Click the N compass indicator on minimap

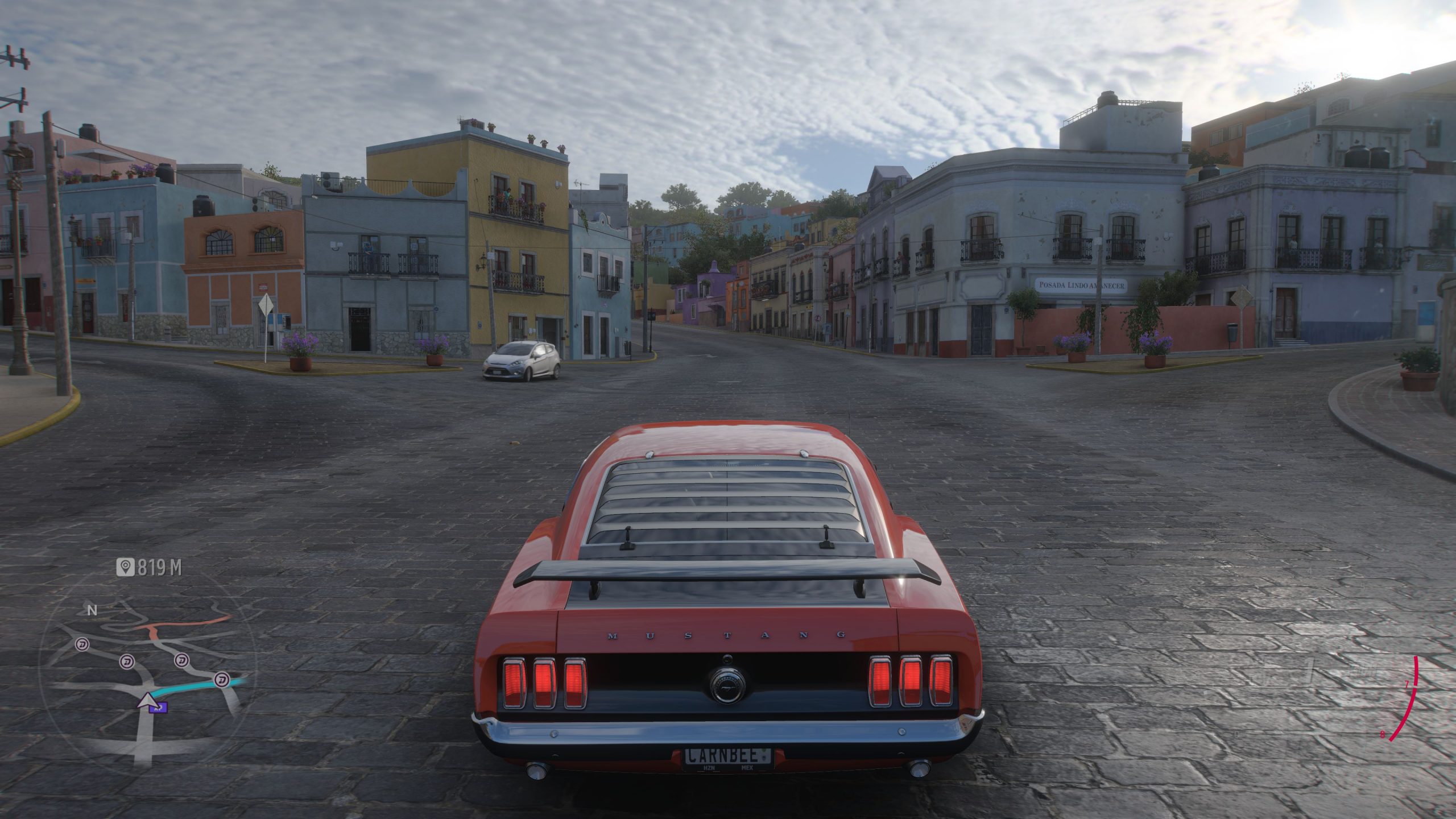[x=92, y=611]
